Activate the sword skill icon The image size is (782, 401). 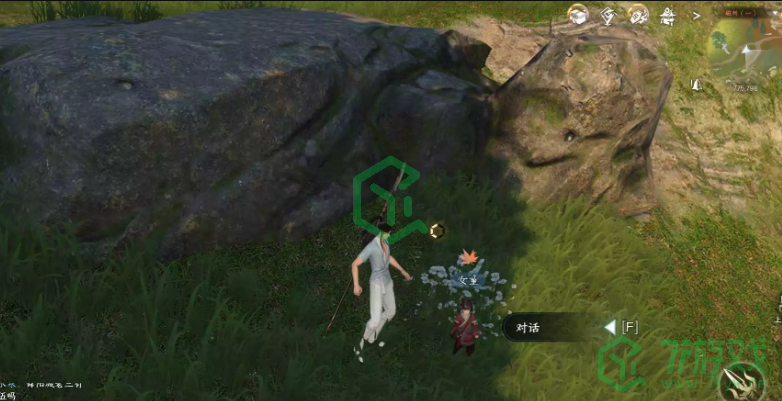tap(745, 384)
